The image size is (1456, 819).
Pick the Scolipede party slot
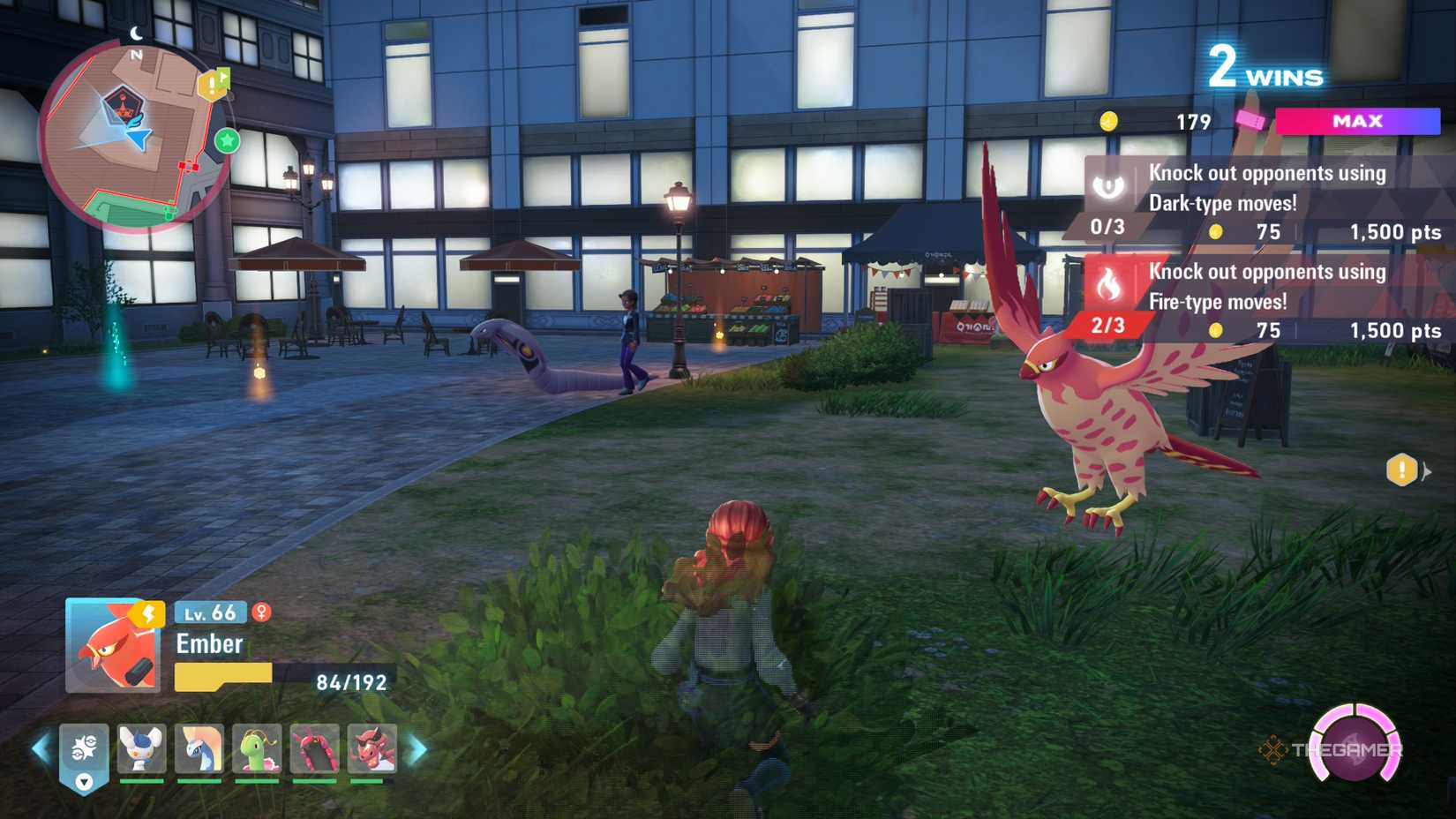point(315,748)
